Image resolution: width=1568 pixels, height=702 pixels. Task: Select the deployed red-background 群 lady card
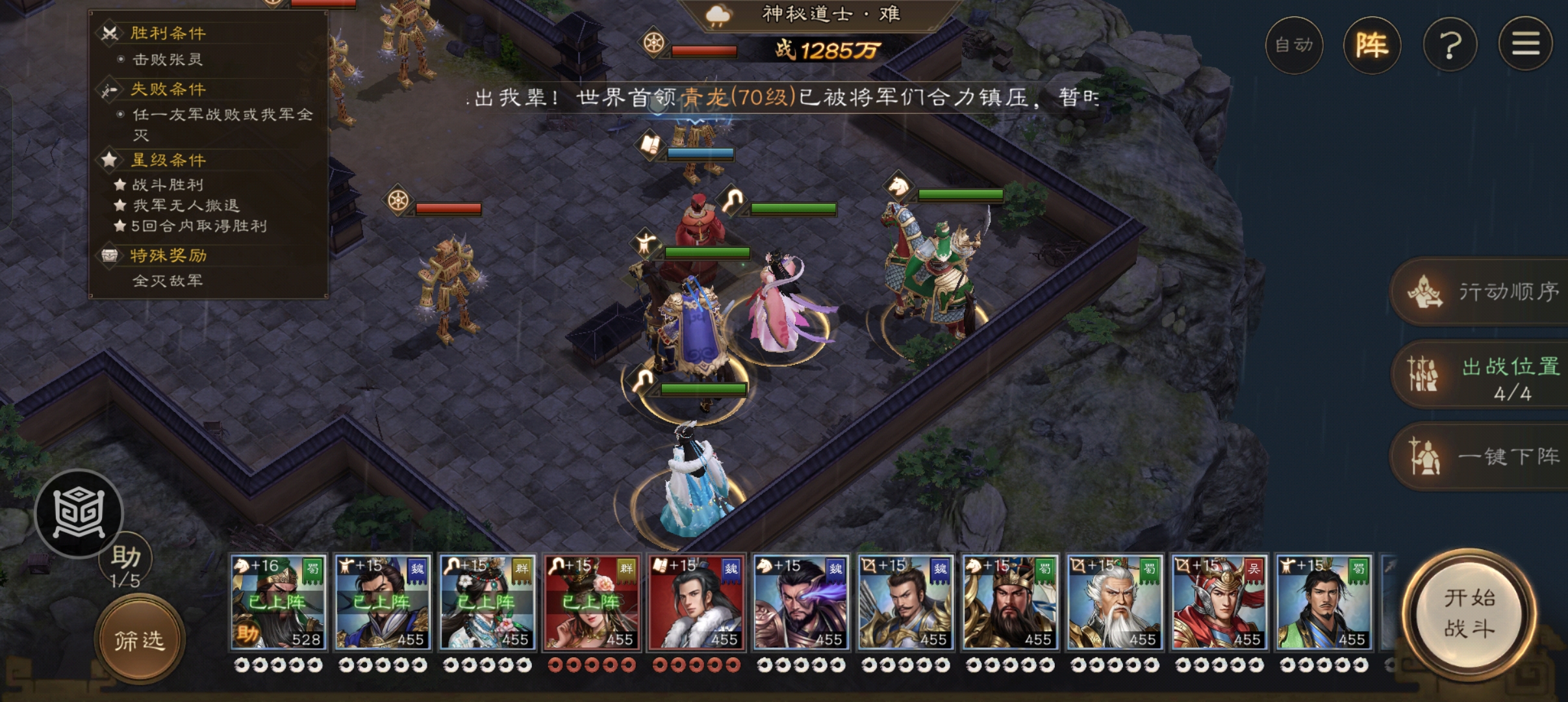[x=592, y=602]
